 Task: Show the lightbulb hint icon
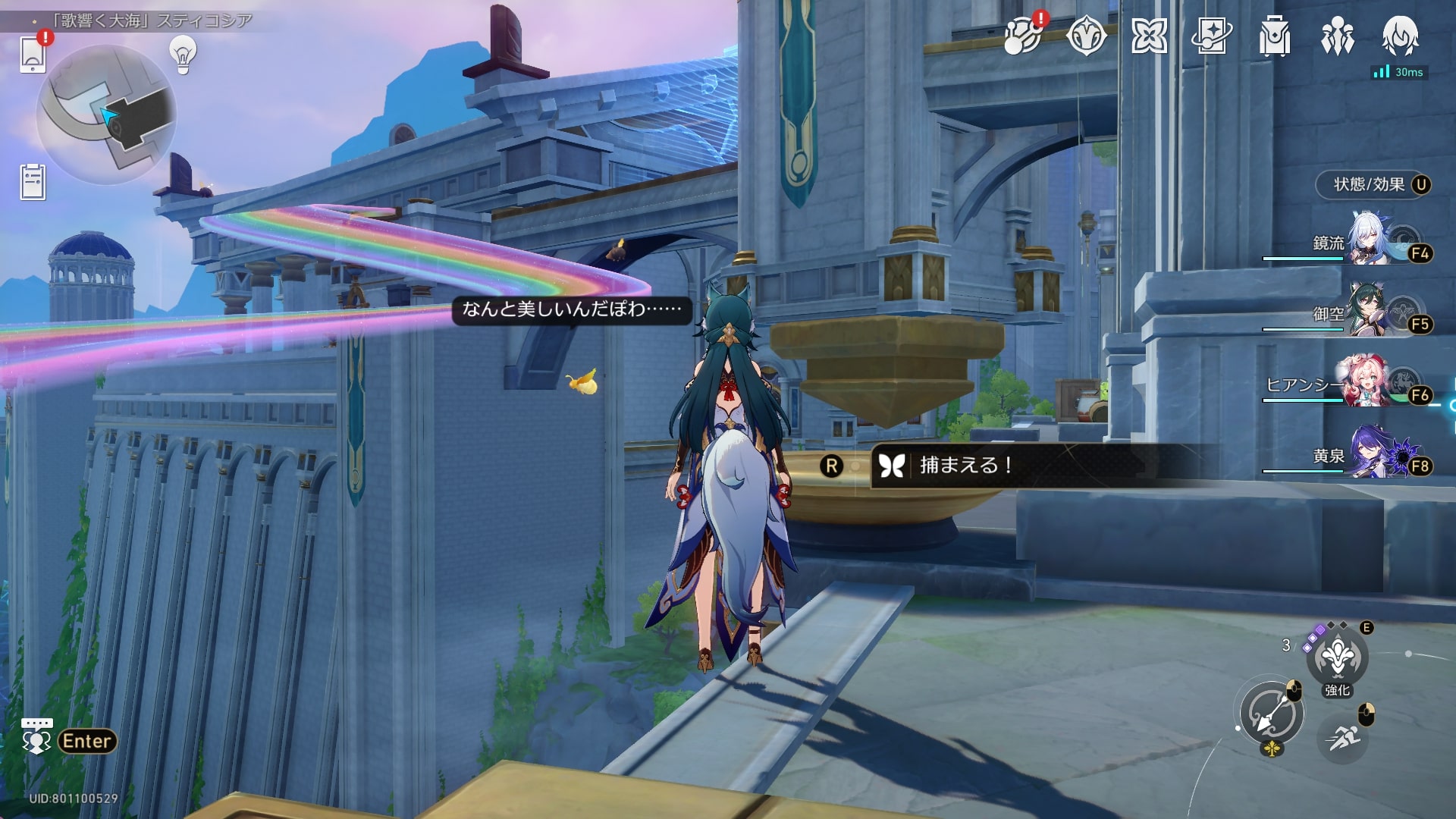click(183, 55)
